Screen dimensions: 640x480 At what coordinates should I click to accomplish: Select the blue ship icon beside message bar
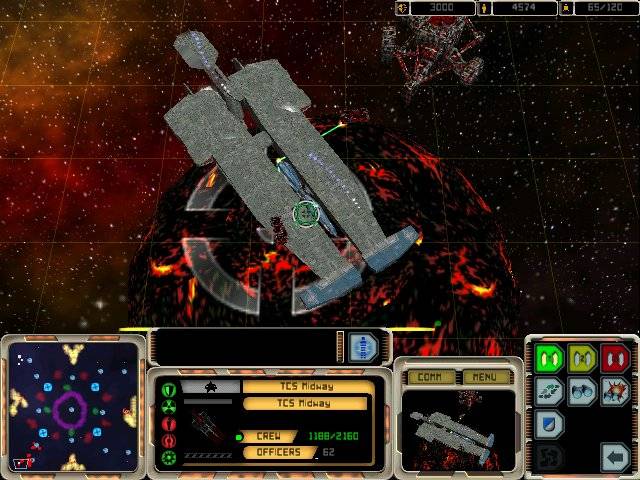click(x=364, y=347)
